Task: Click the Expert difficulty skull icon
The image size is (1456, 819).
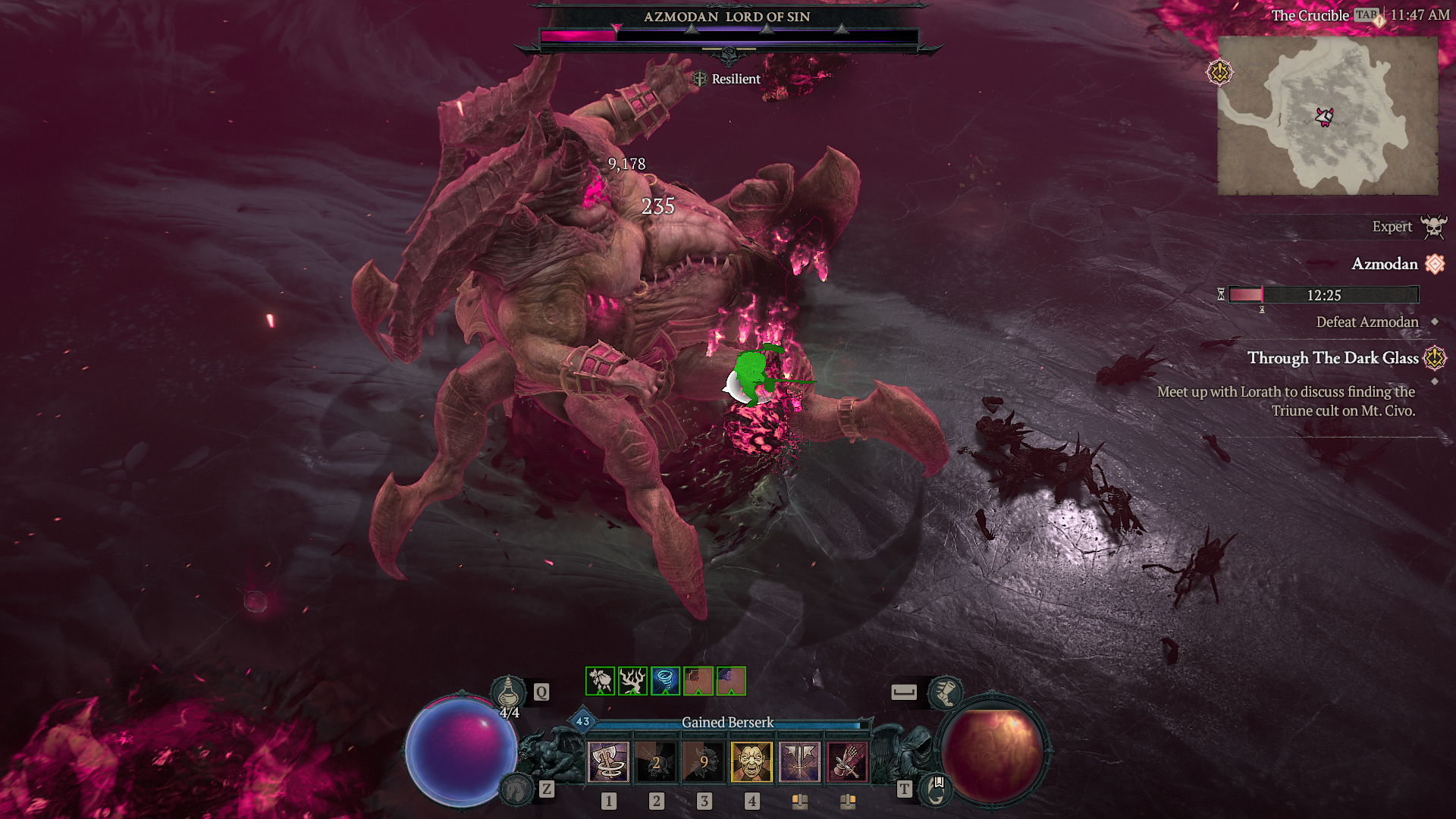Action: (x=1433, y=227)
